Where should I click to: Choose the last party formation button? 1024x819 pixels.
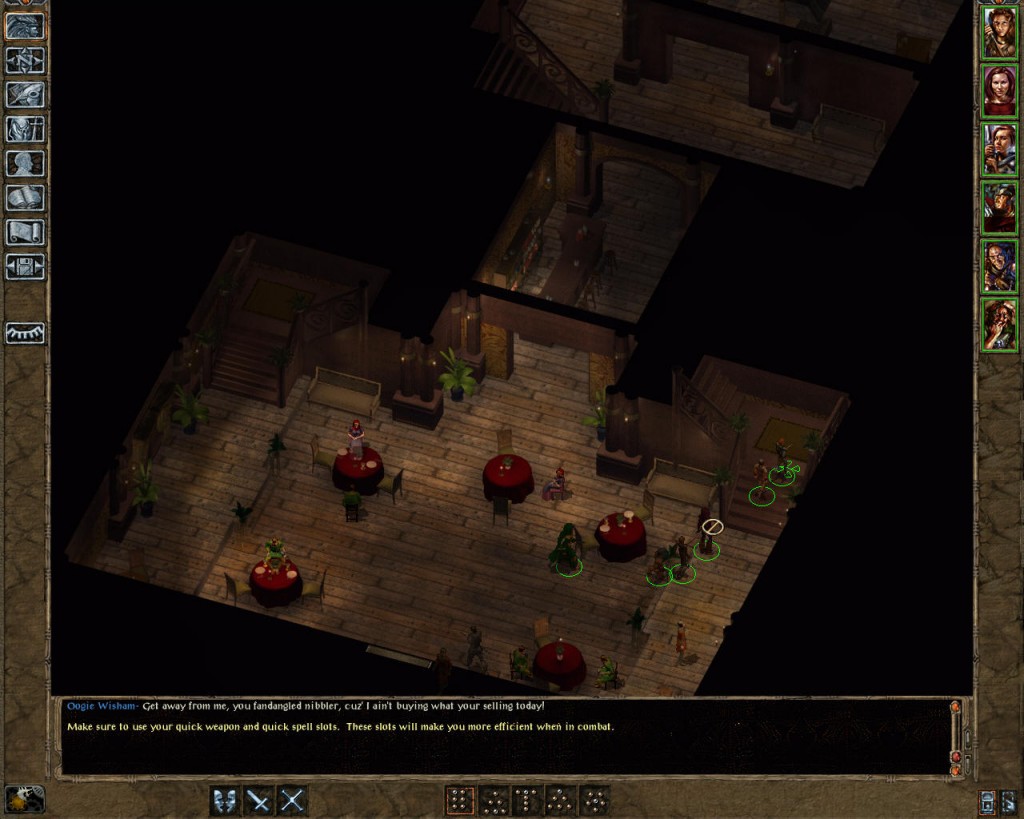(x=595, y=800)
